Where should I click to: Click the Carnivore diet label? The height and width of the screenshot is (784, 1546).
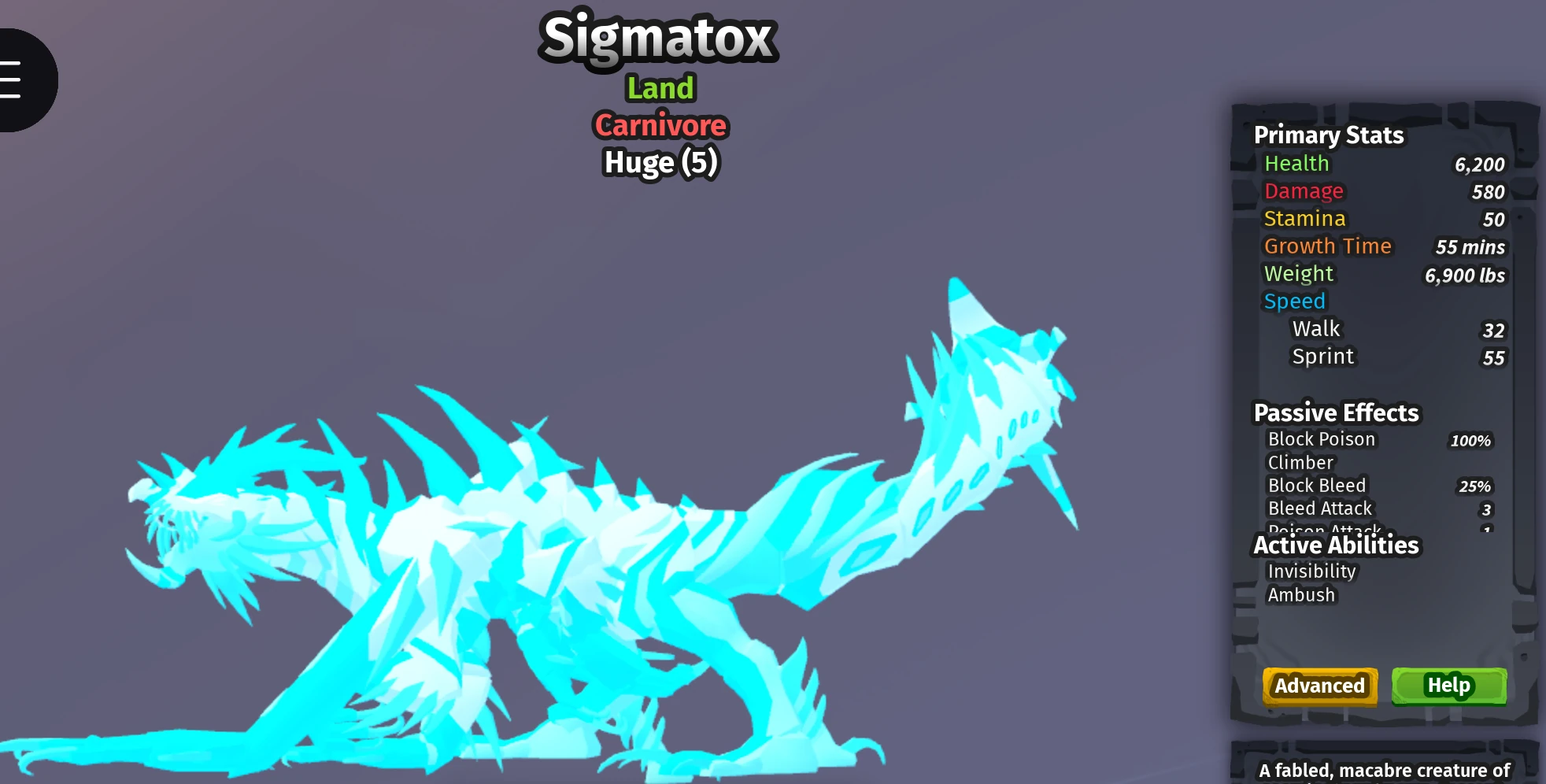coord(660,125)
